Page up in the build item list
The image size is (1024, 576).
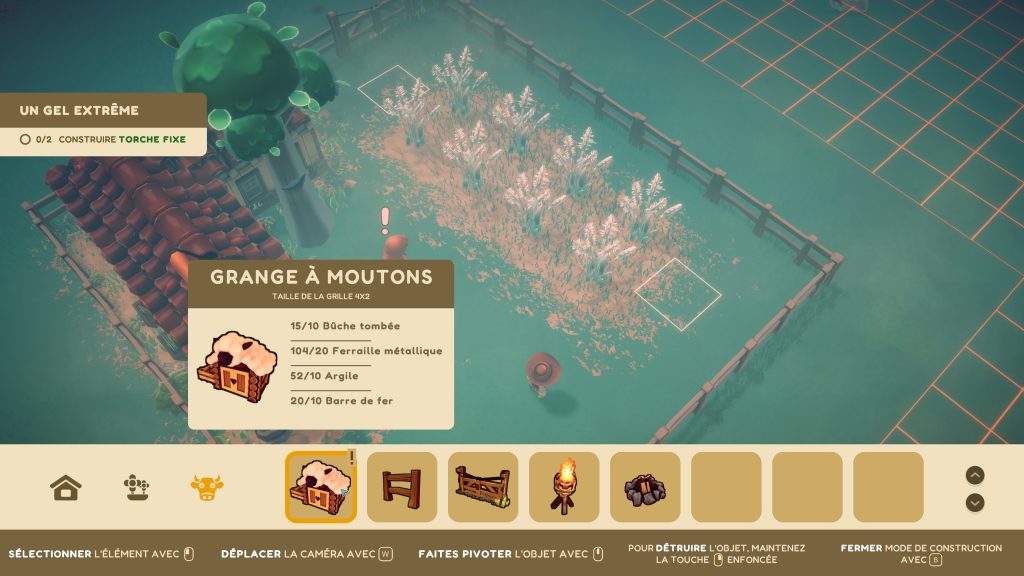pos(975,475)
